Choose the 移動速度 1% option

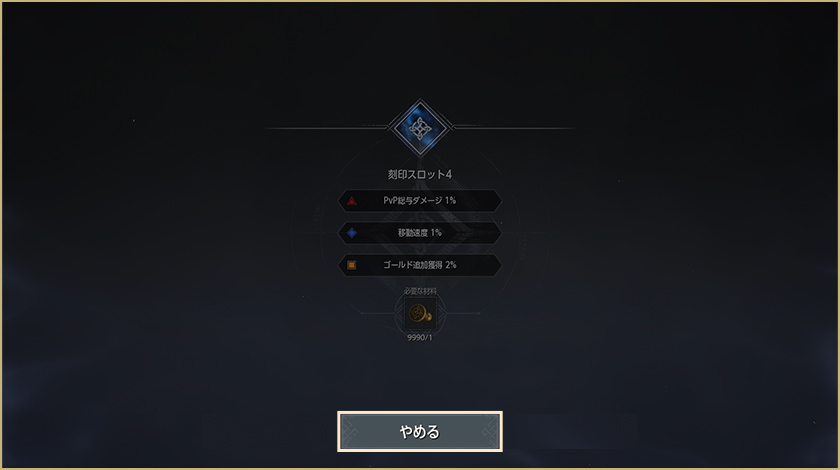(x=420, y=233)
